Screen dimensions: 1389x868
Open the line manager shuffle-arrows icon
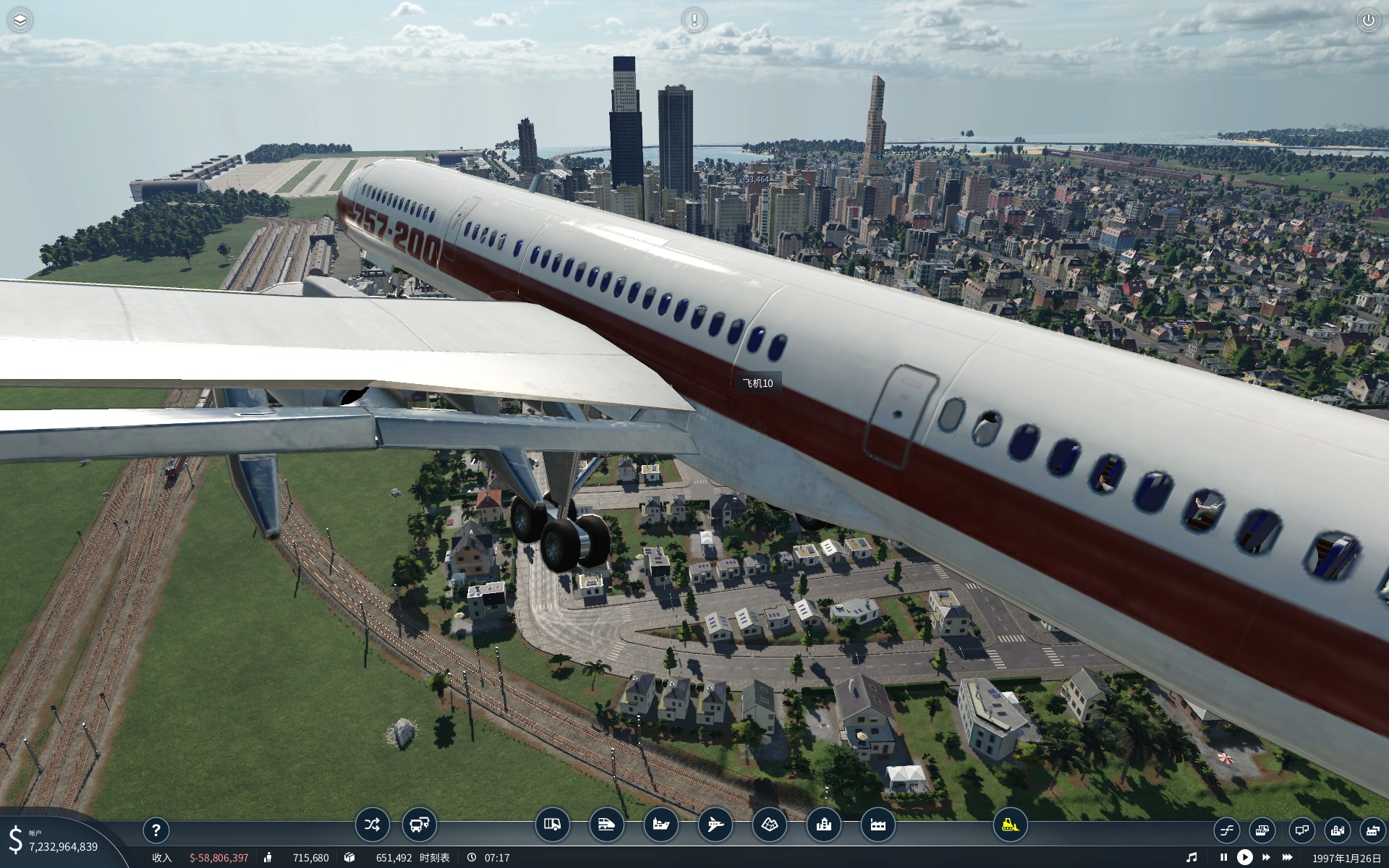click(x=372, y=825)
